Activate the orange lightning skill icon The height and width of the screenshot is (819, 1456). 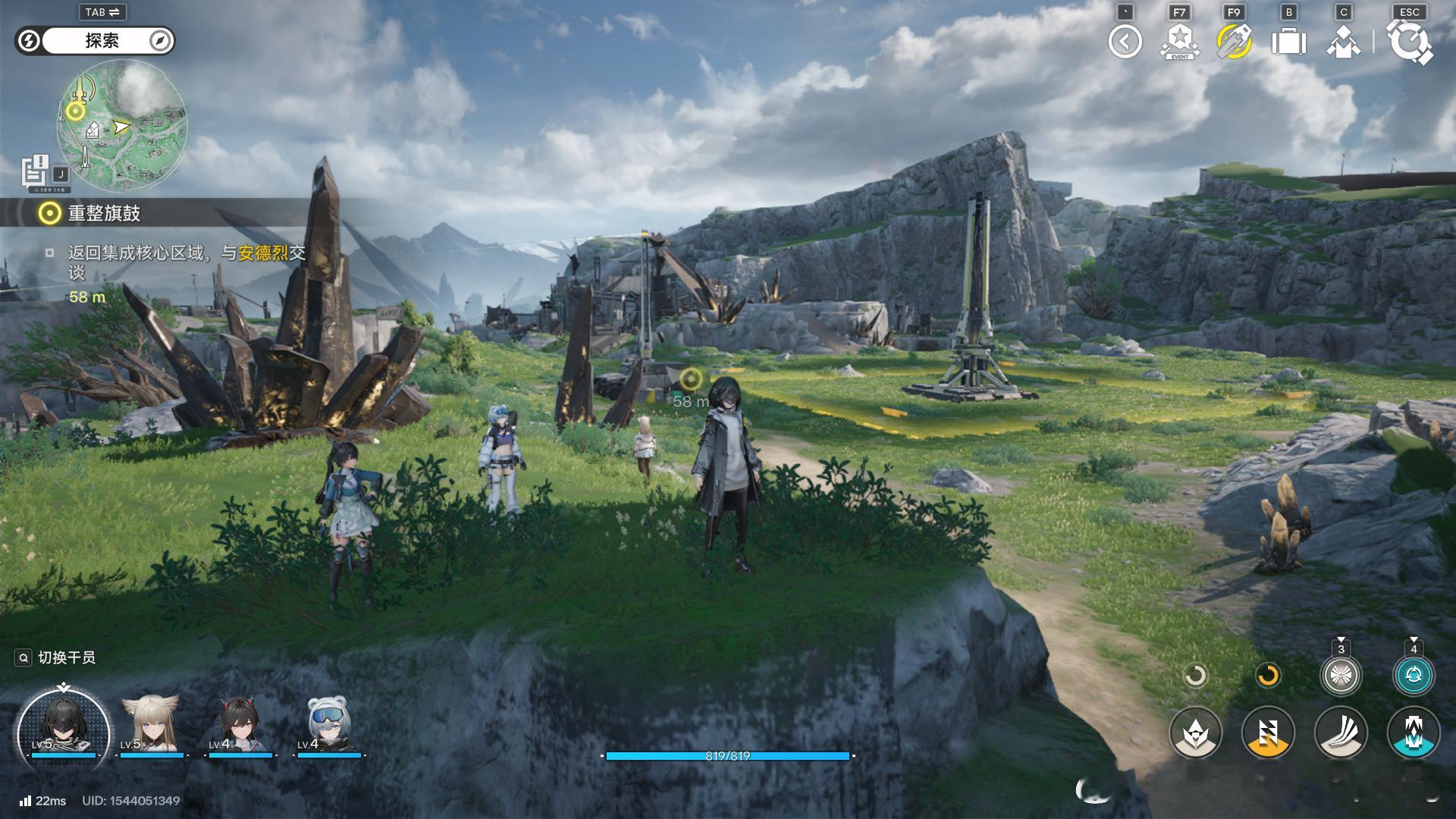pyautogui.click(x=1268, y=733)
